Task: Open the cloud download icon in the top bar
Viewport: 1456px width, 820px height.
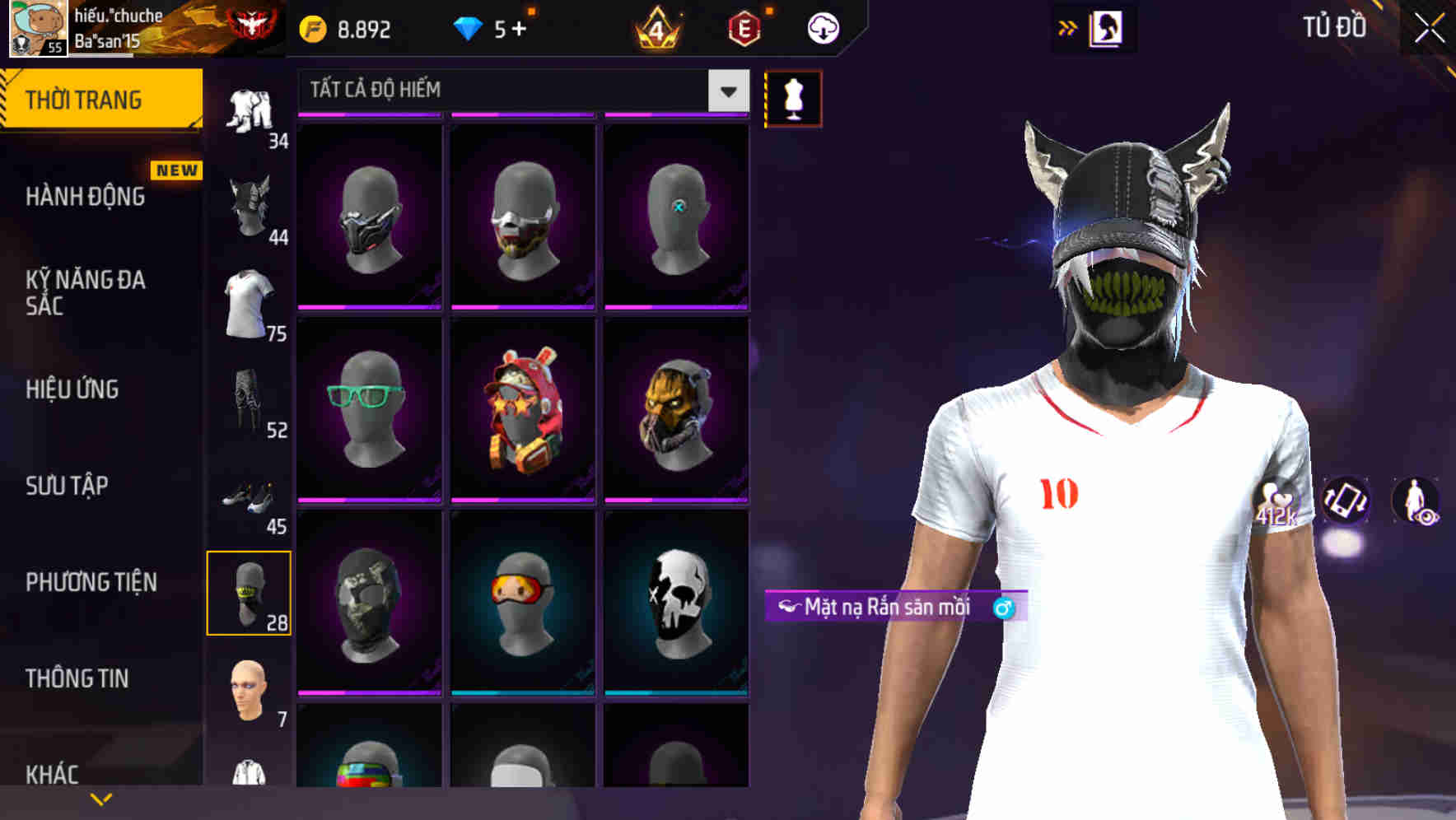Action: (x=821, y=27)
